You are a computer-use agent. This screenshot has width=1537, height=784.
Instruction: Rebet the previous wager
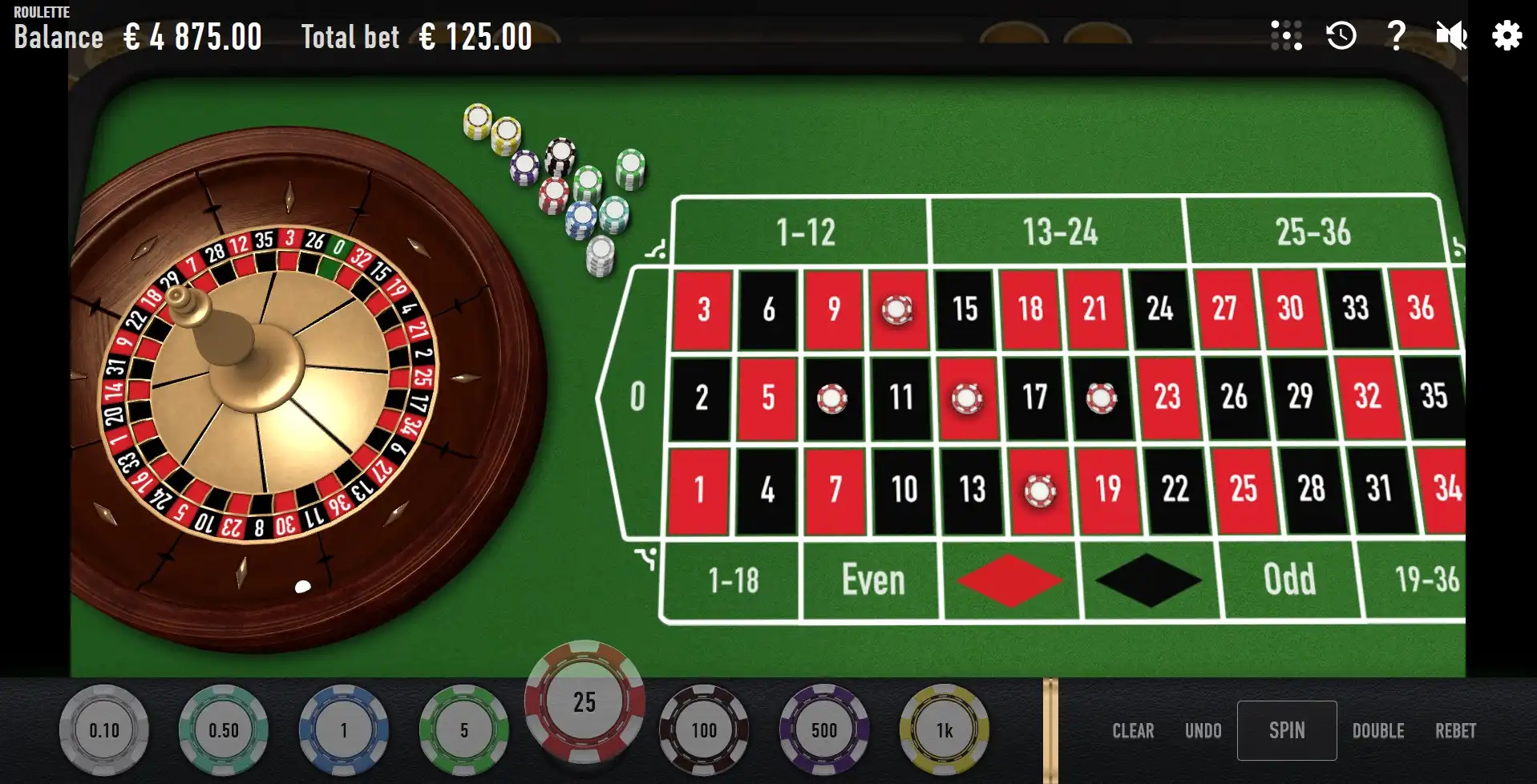point(1454,731)
